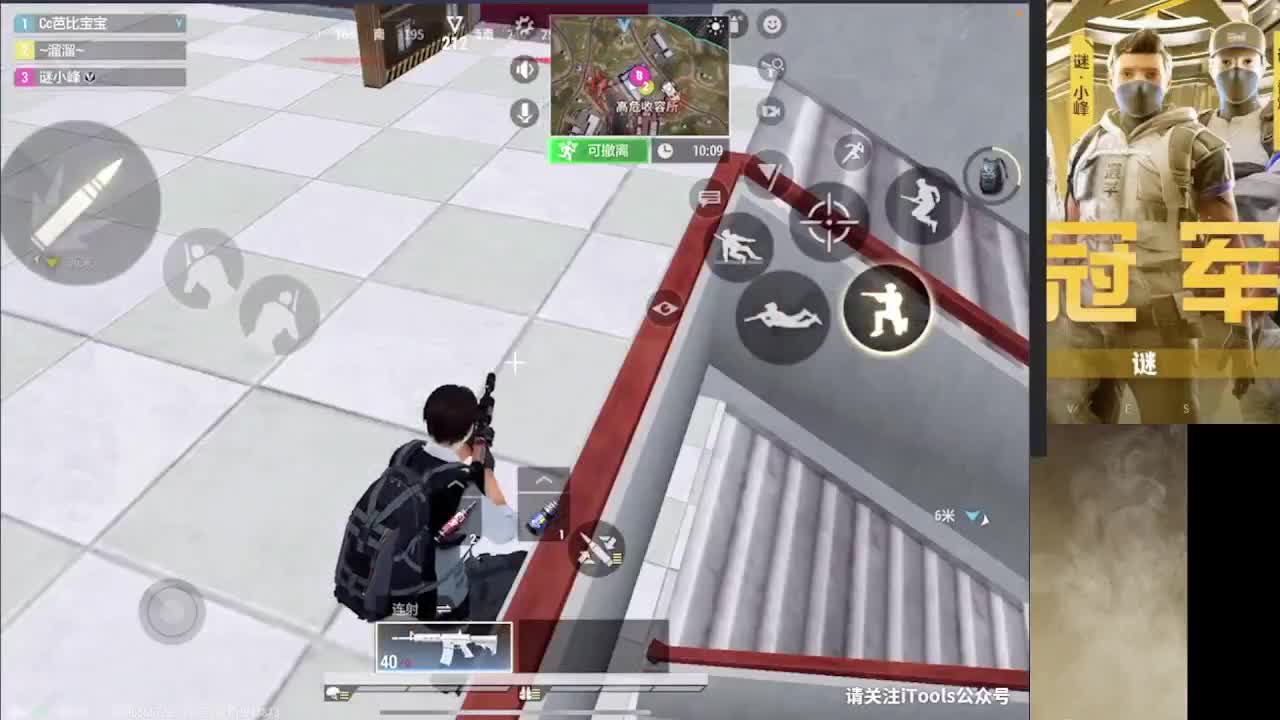Tap the up chevron above the weapon panel

coord(543,481)
